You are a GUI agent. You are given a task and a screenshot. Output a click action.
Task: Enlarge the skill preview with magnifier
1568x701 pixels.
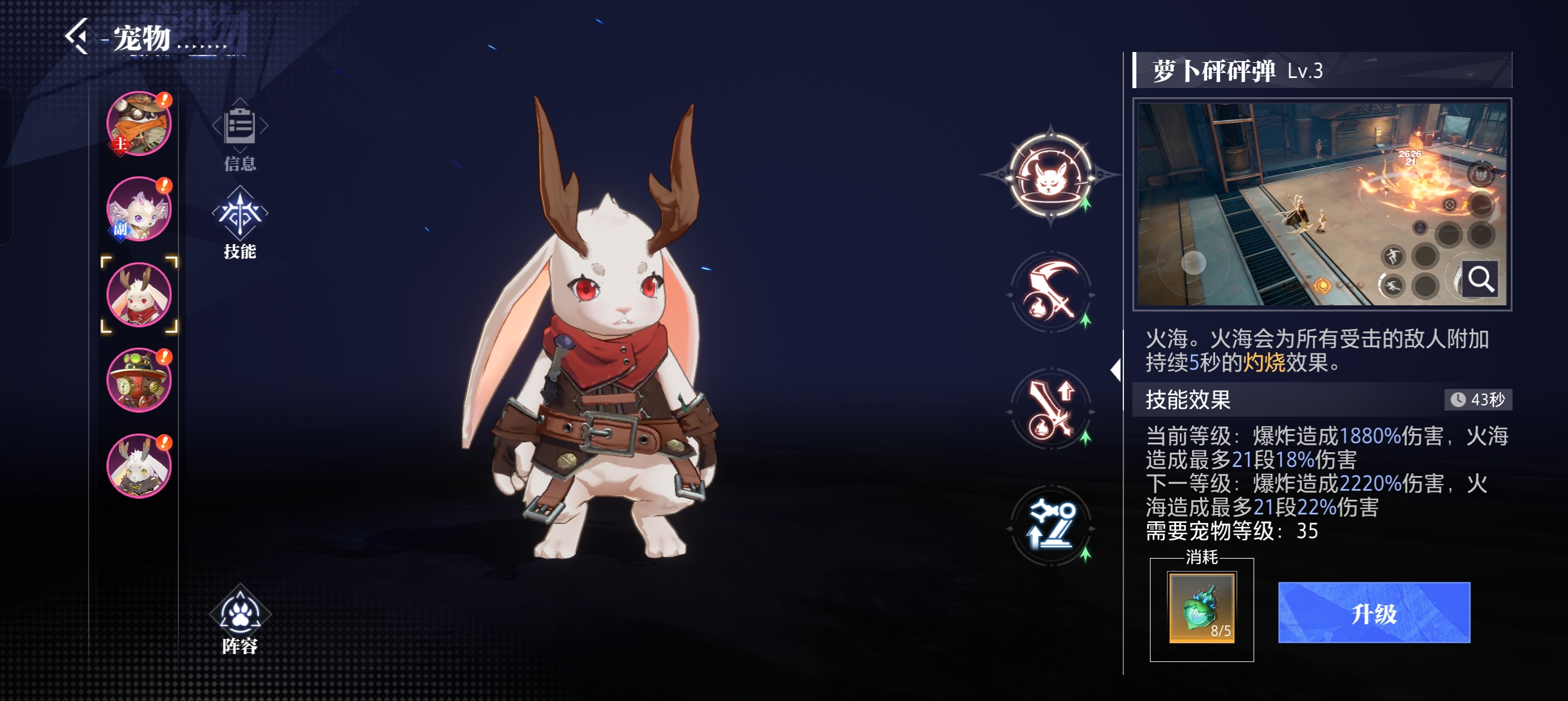click(x=1480, y=280)
